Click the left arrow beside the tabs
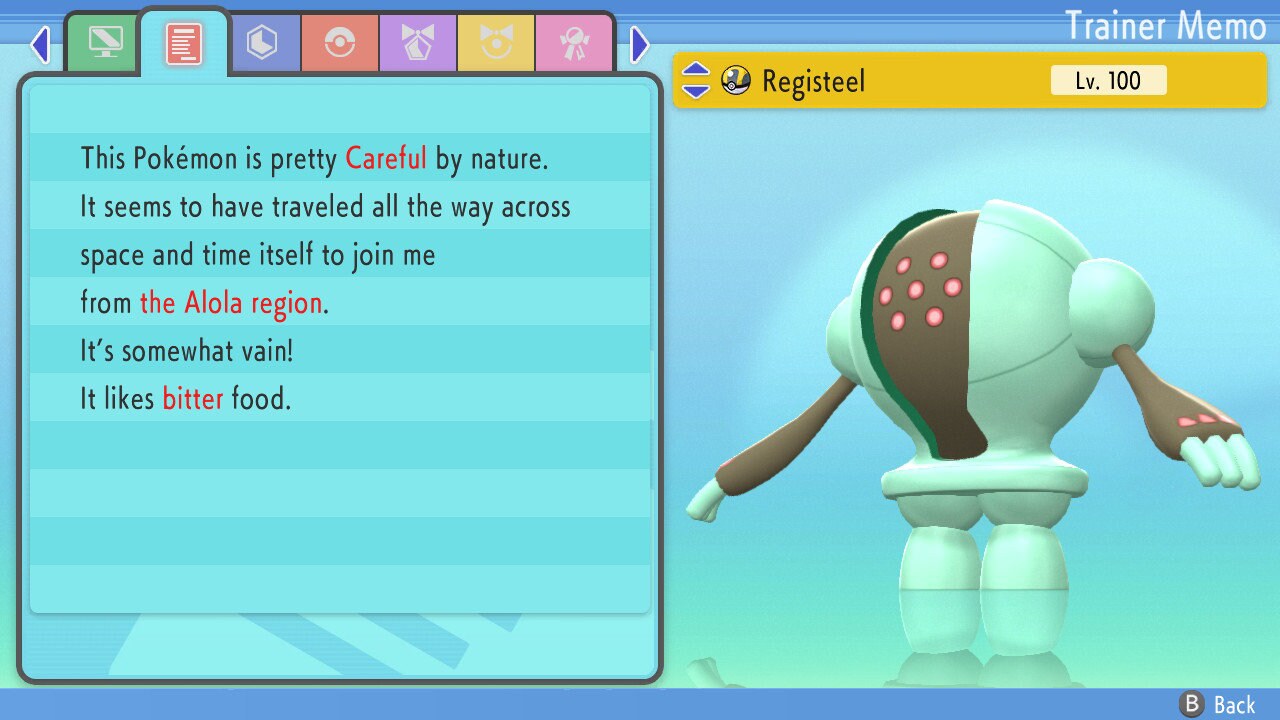 click(40, 44)
